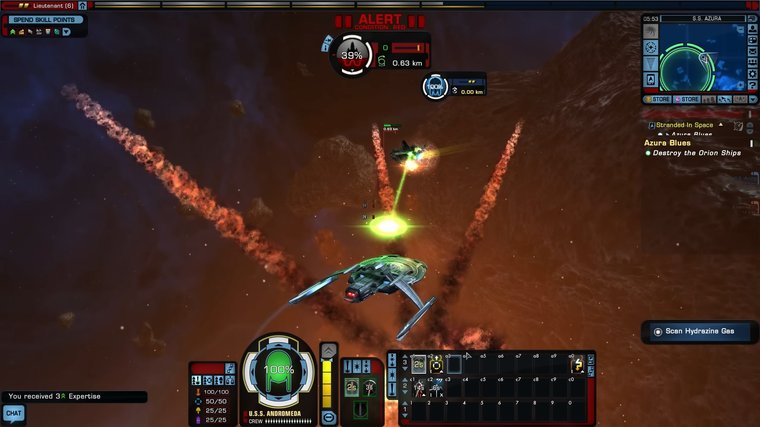
Task: Activate the yellow ring ability in tray
Action: click(436, 365)
